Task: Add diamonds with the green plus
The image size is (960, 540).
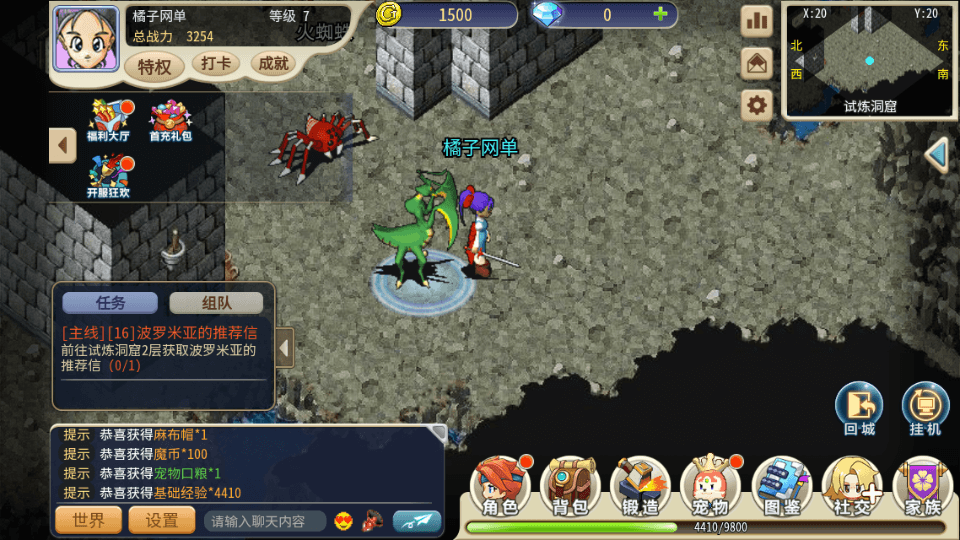Action: (x=660, y=14)
